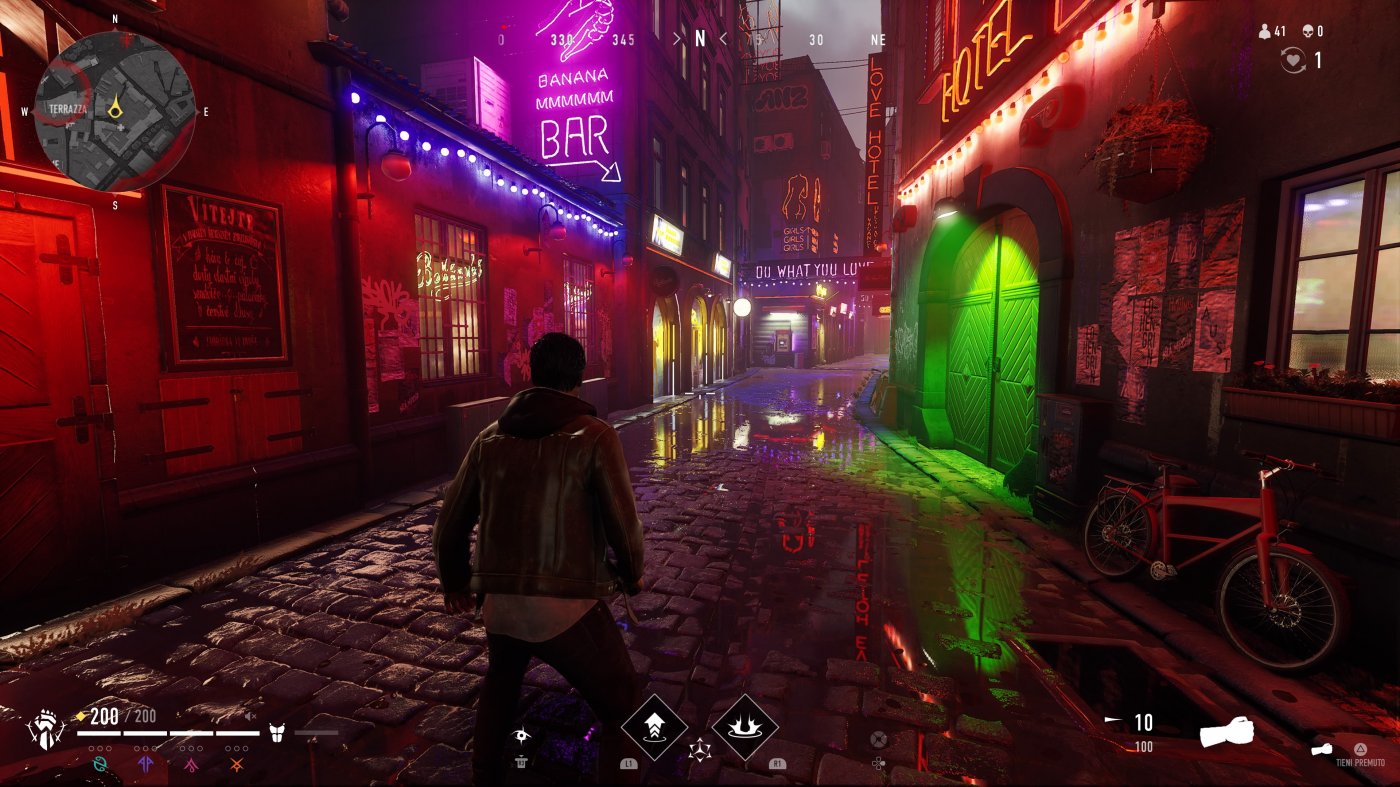Select the NE heading on the compass
The height and width of the screenshot is (787, 1400).
[877, 39]
